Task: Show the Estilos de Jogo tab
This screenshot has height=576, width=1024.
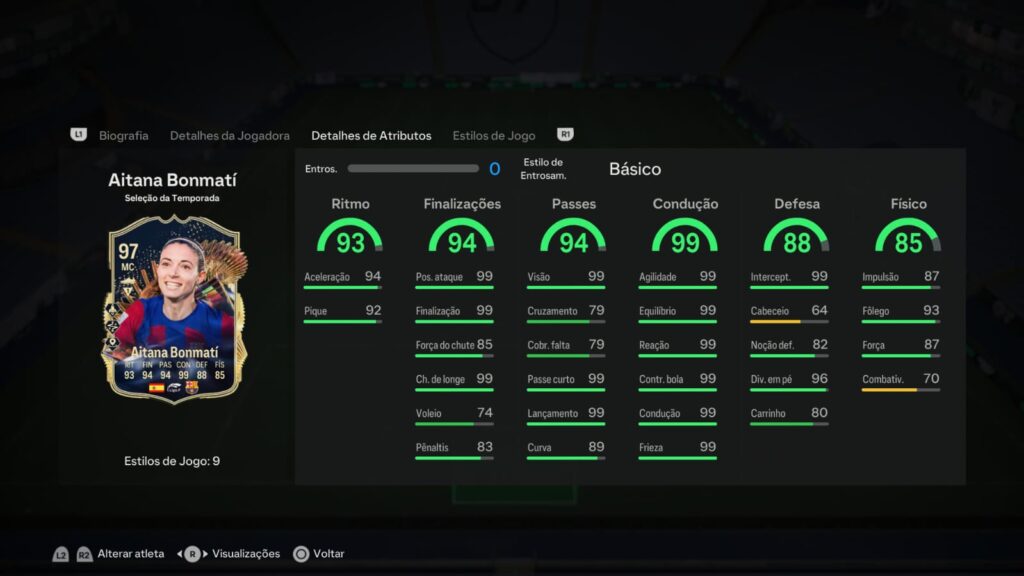Action: 493,135
